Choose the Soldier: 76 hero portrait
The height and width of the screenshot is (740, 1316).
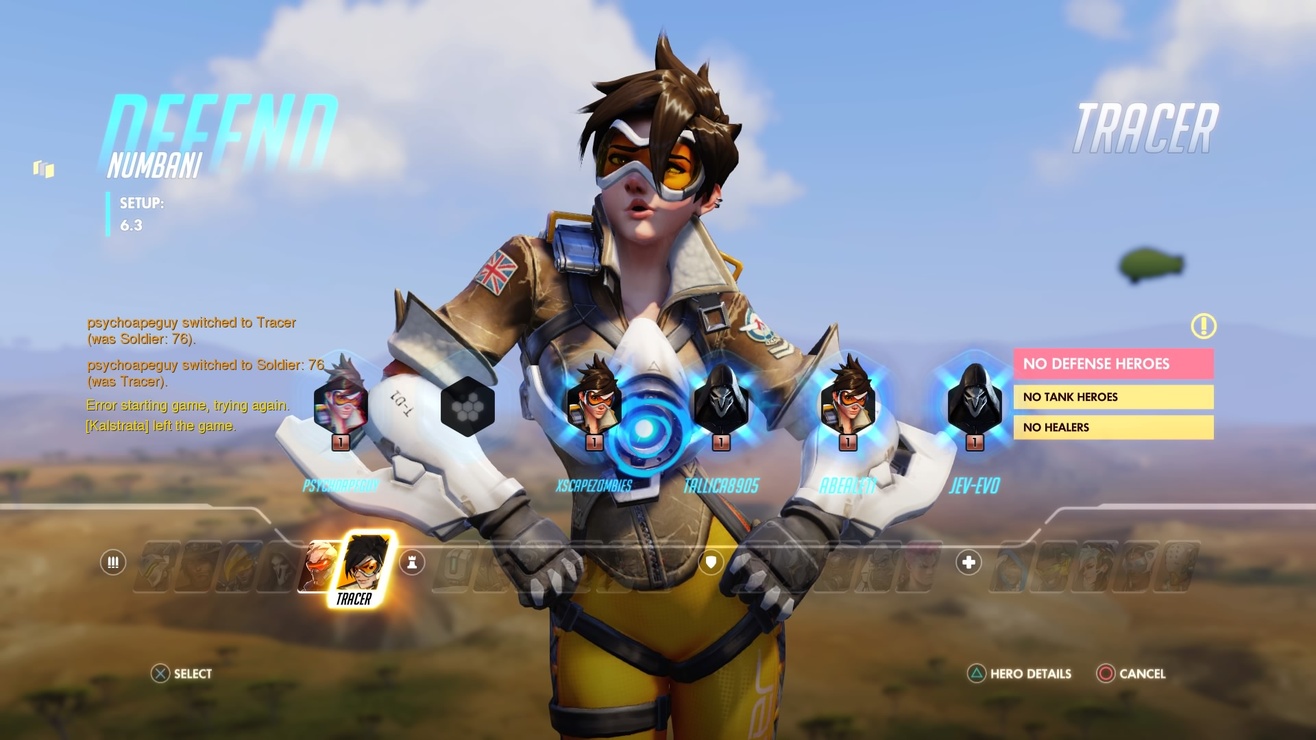pyautogui.click(x=316, y=566)
